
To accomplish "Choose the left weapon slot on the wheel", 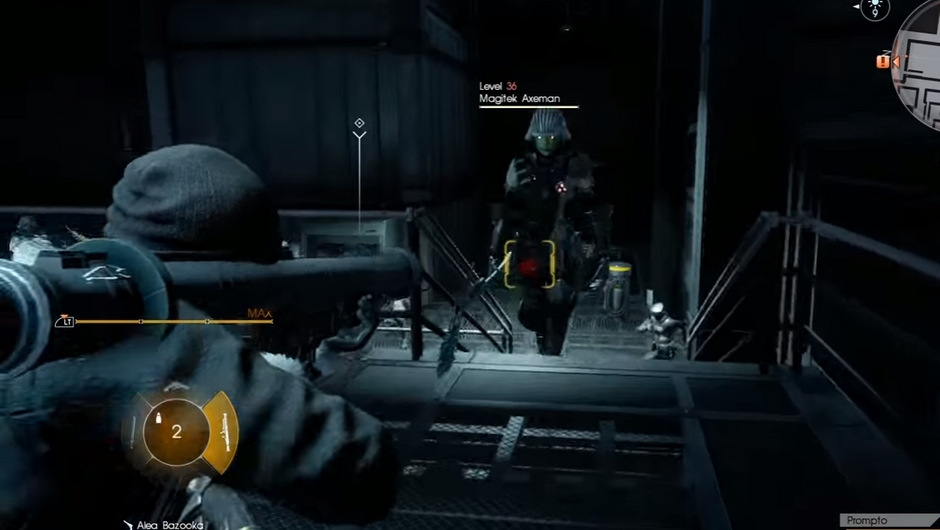I will (x=132, y=432).
